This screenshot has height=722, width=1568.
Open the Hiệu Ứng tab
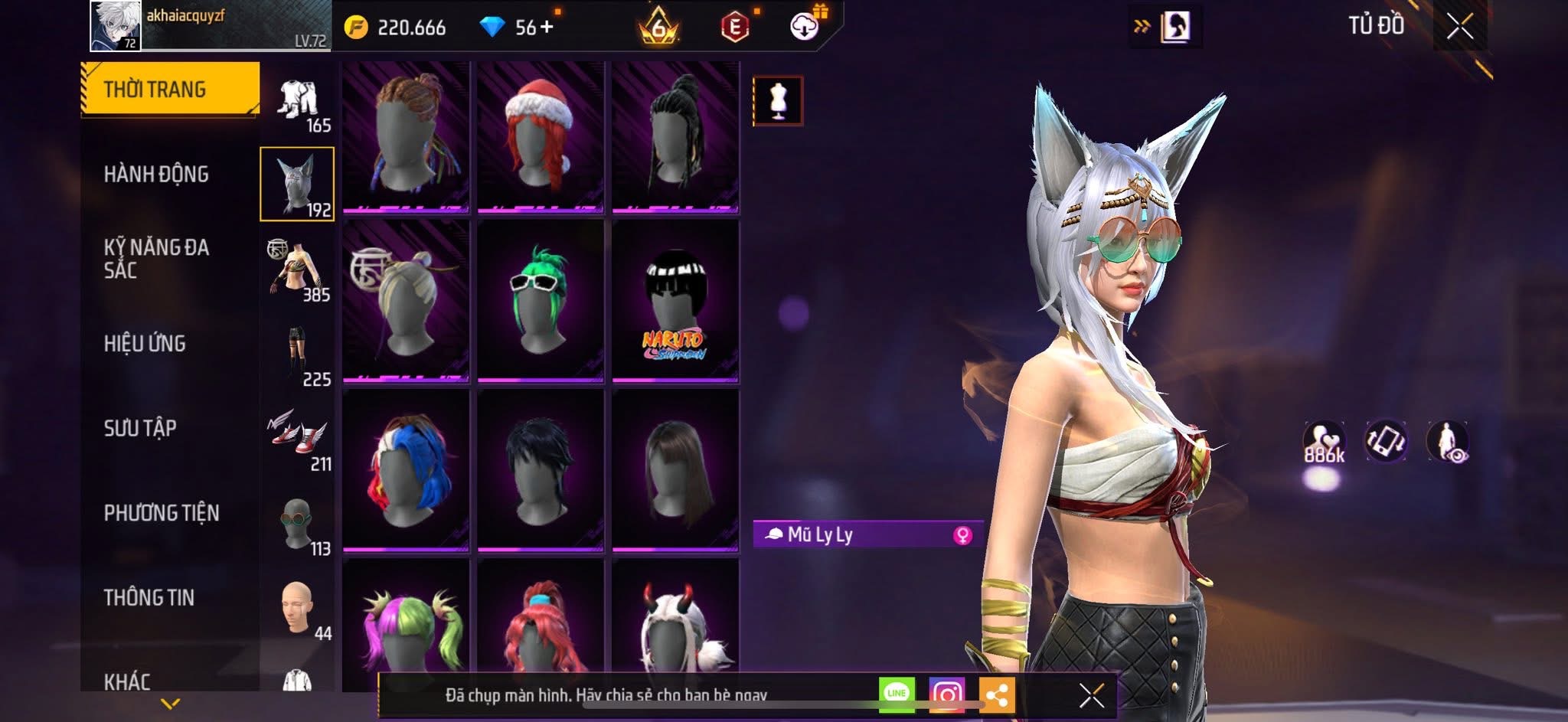145,344
